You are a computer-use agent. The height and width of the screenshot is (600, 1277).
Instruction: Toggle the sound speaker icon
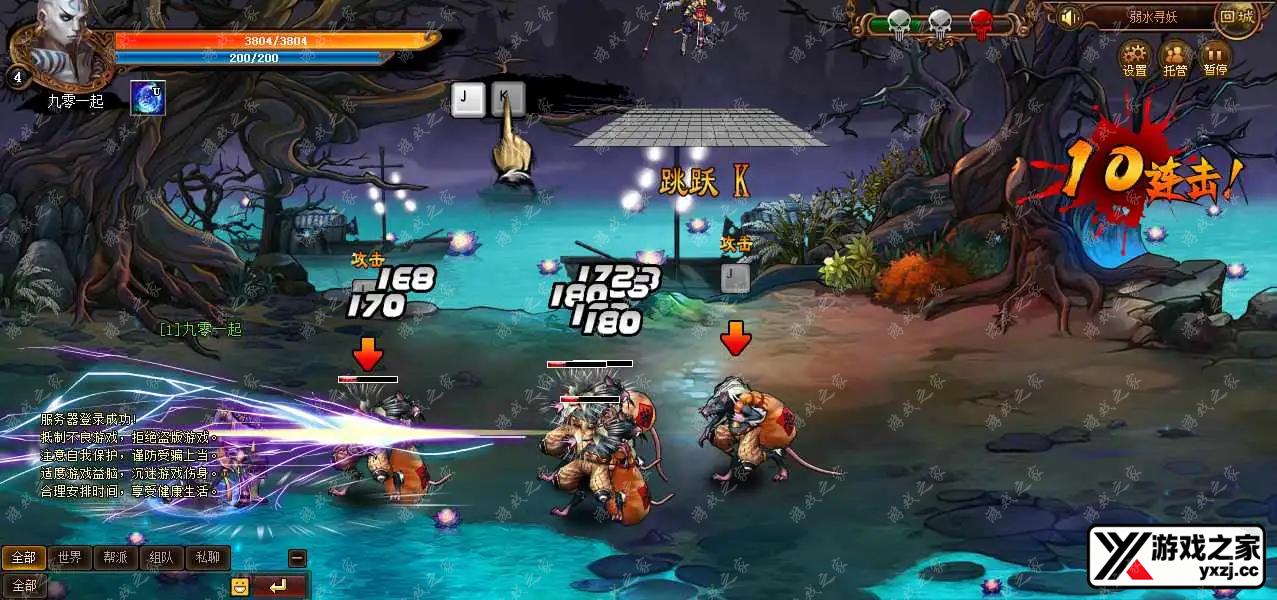click(x=1071, y=18)
